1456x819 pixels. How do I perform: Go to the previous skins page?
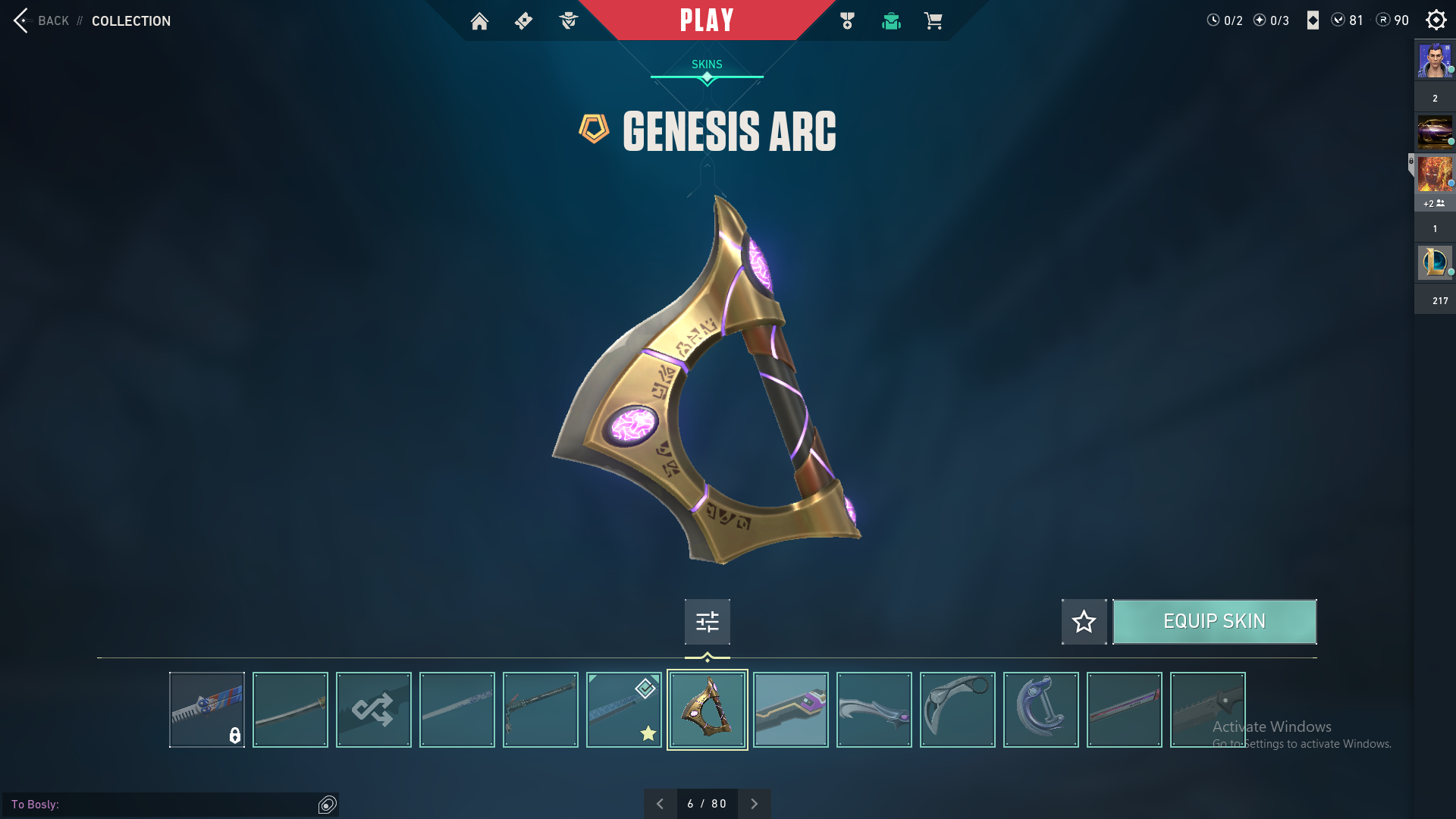660,804
